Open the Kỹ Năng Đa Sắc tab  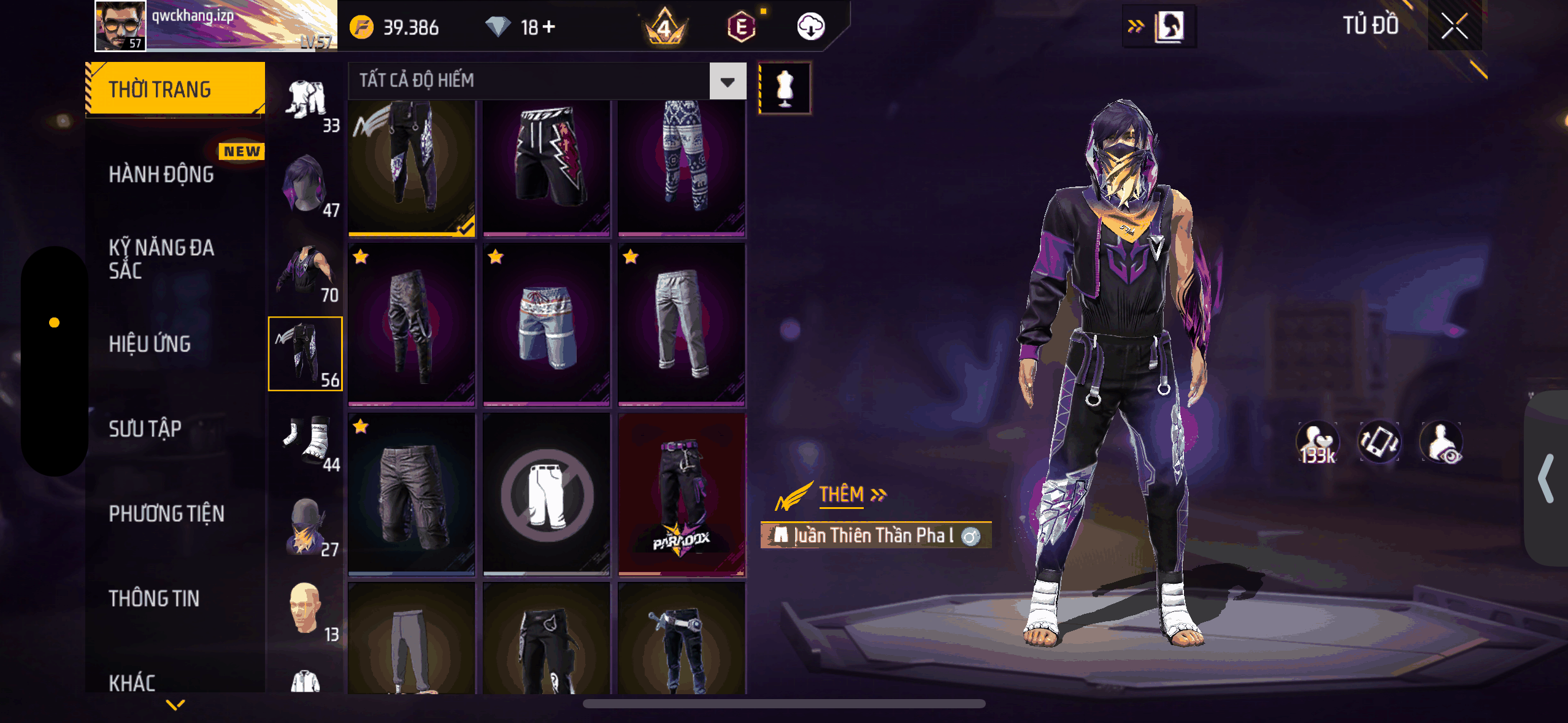pos(161,259)
